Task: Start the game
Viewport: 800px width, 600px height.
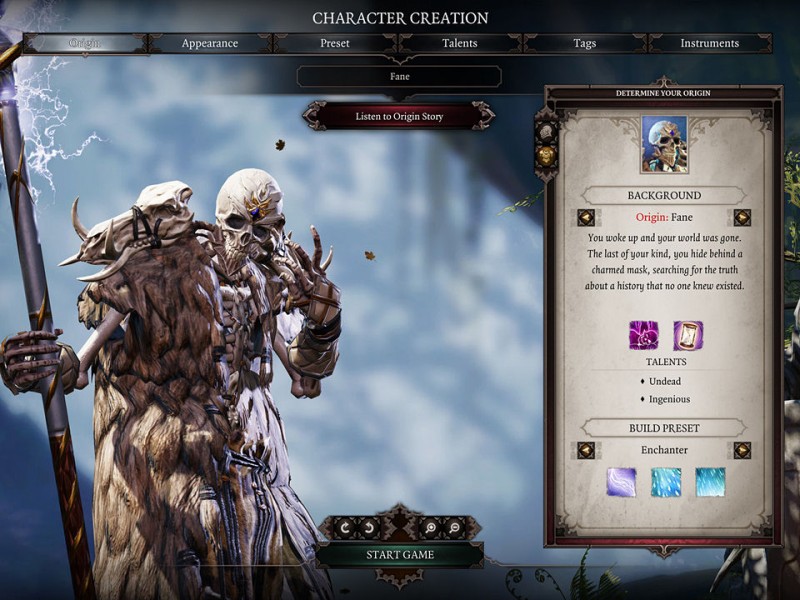Action: pos(399,555)
